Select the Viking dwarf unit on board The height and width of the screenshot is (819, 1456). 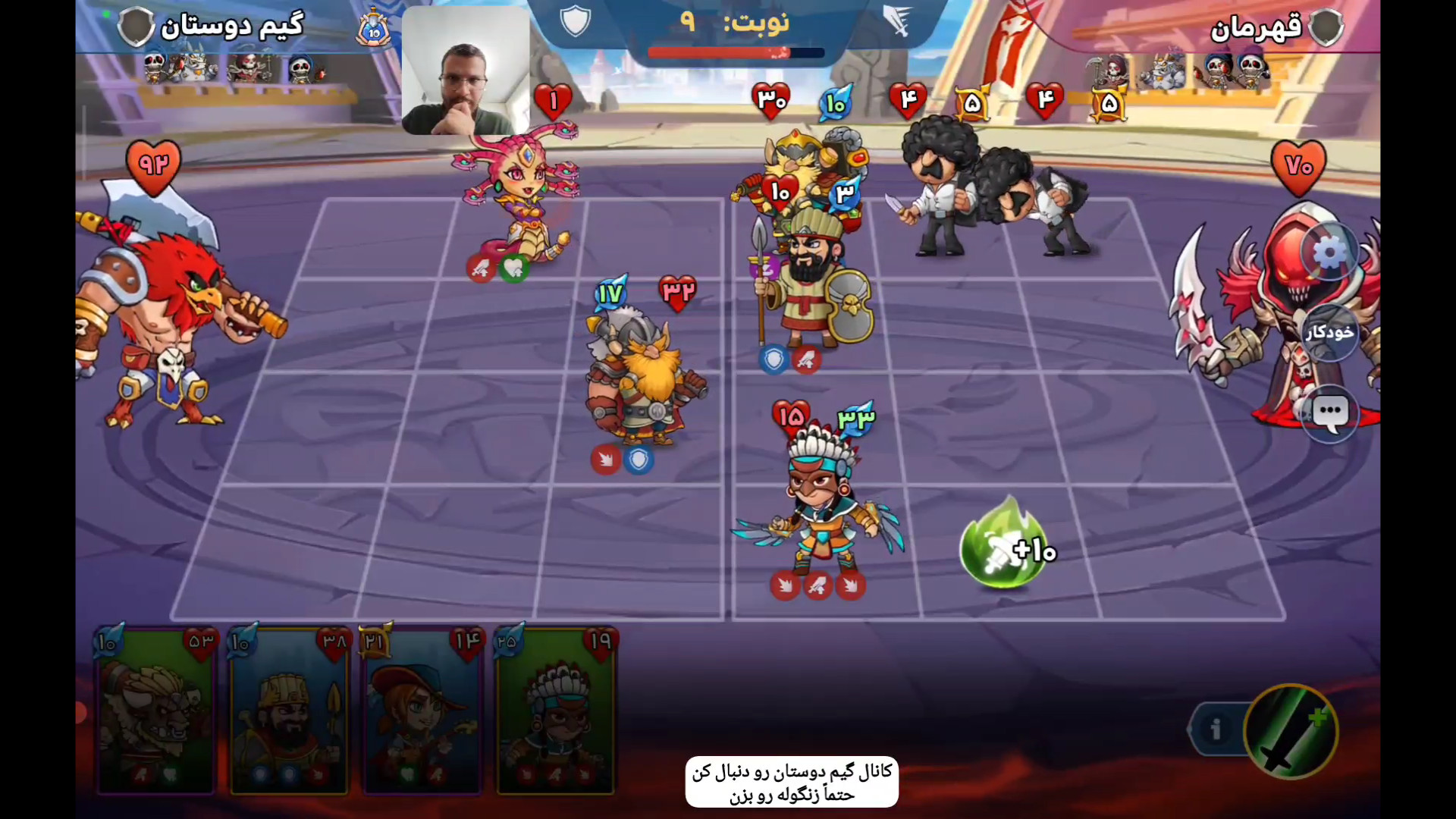pos(641,379)
